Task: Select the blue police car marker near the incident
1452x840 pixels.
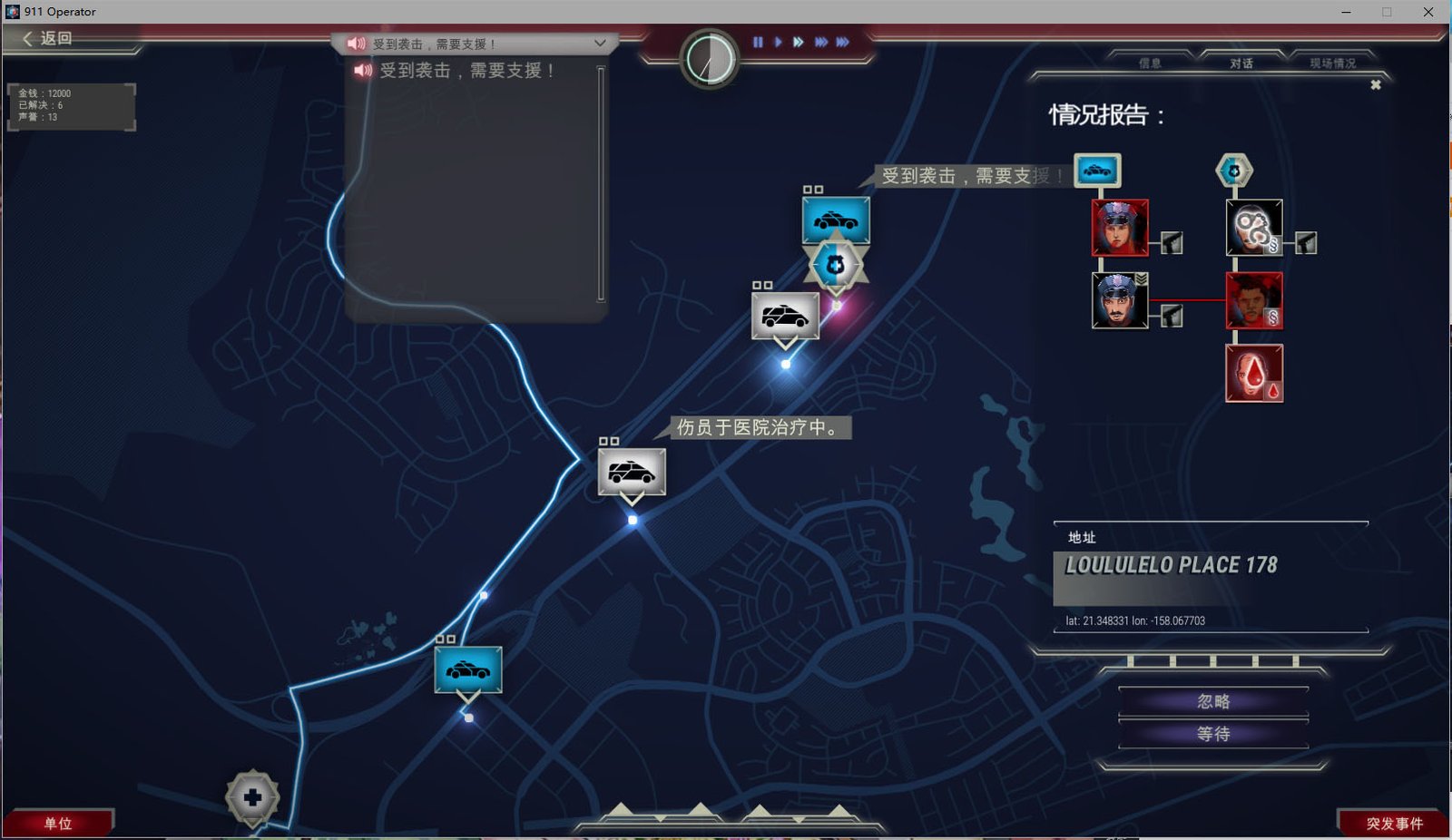Action: (835, 218)
